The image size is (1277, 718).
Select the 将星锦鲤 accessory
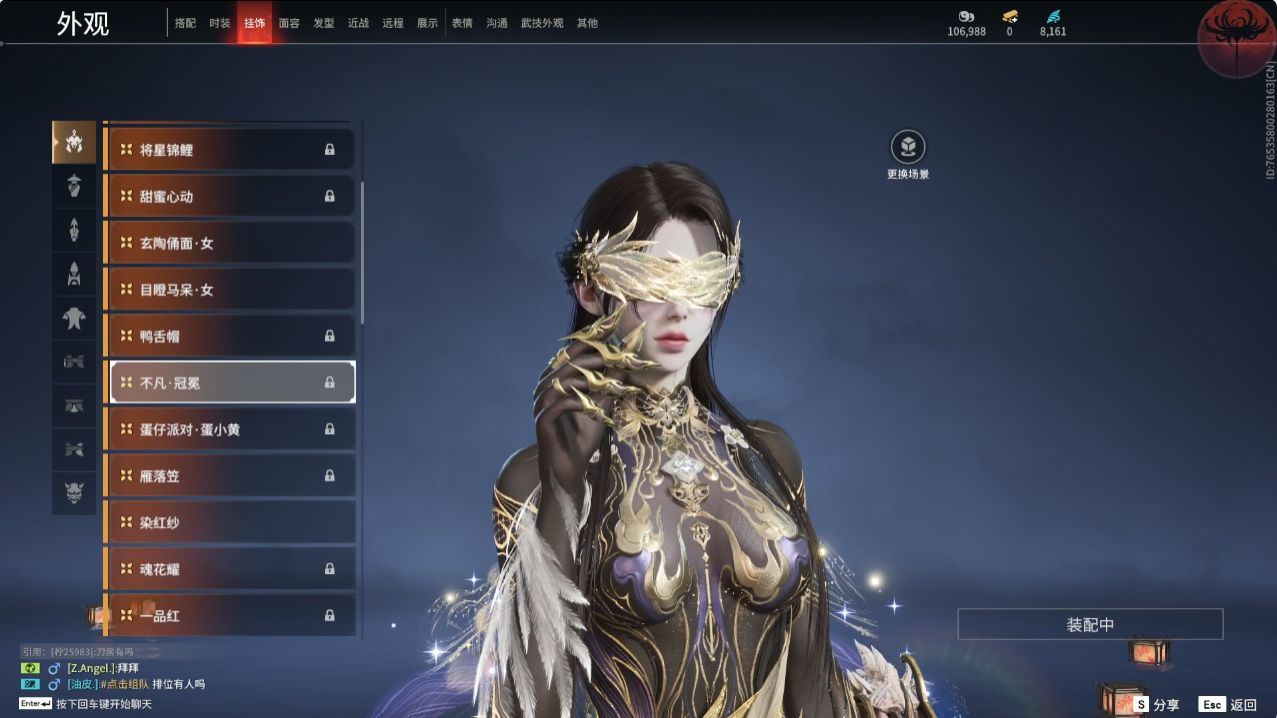click(x=229, y=150)
